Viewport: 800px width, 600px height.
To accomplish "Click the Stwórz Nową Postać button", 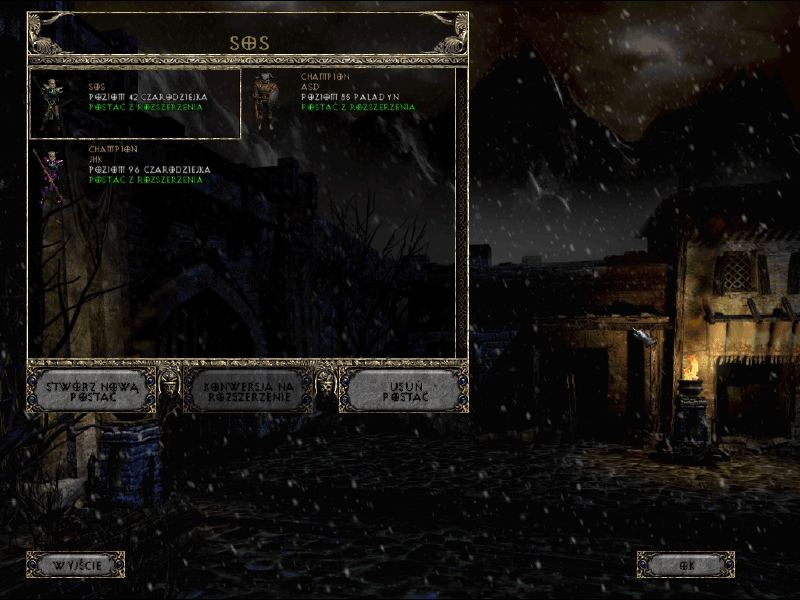I will point(90,390).
